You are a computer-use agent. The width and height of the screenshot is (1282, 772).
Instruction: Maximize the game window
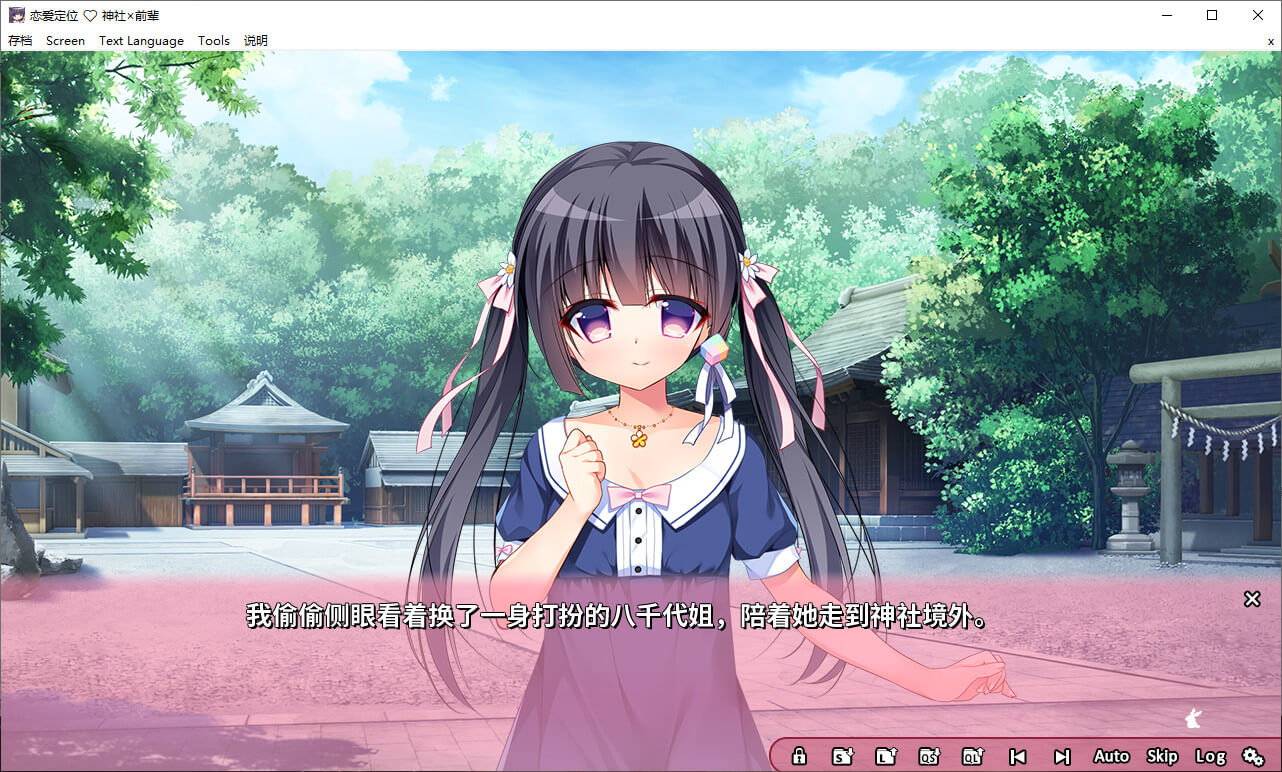coord(1212,15)
